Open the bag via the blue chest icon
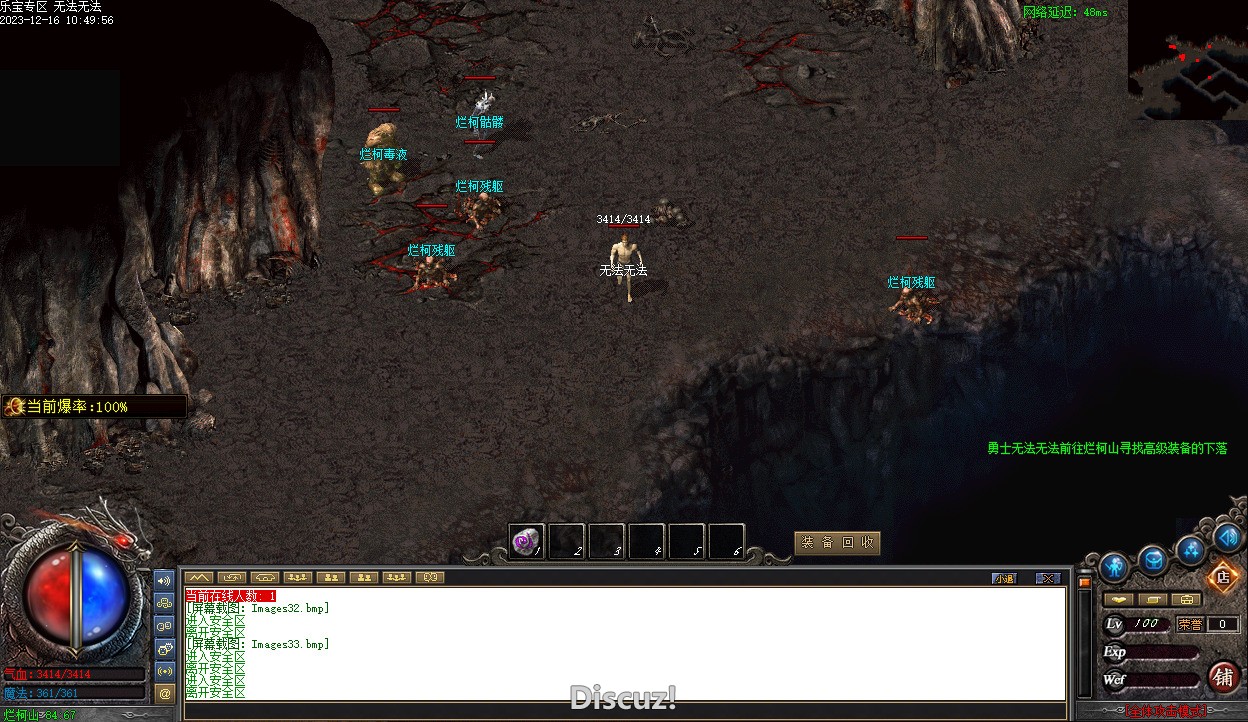1248x722 pixels. (1153, 560)
